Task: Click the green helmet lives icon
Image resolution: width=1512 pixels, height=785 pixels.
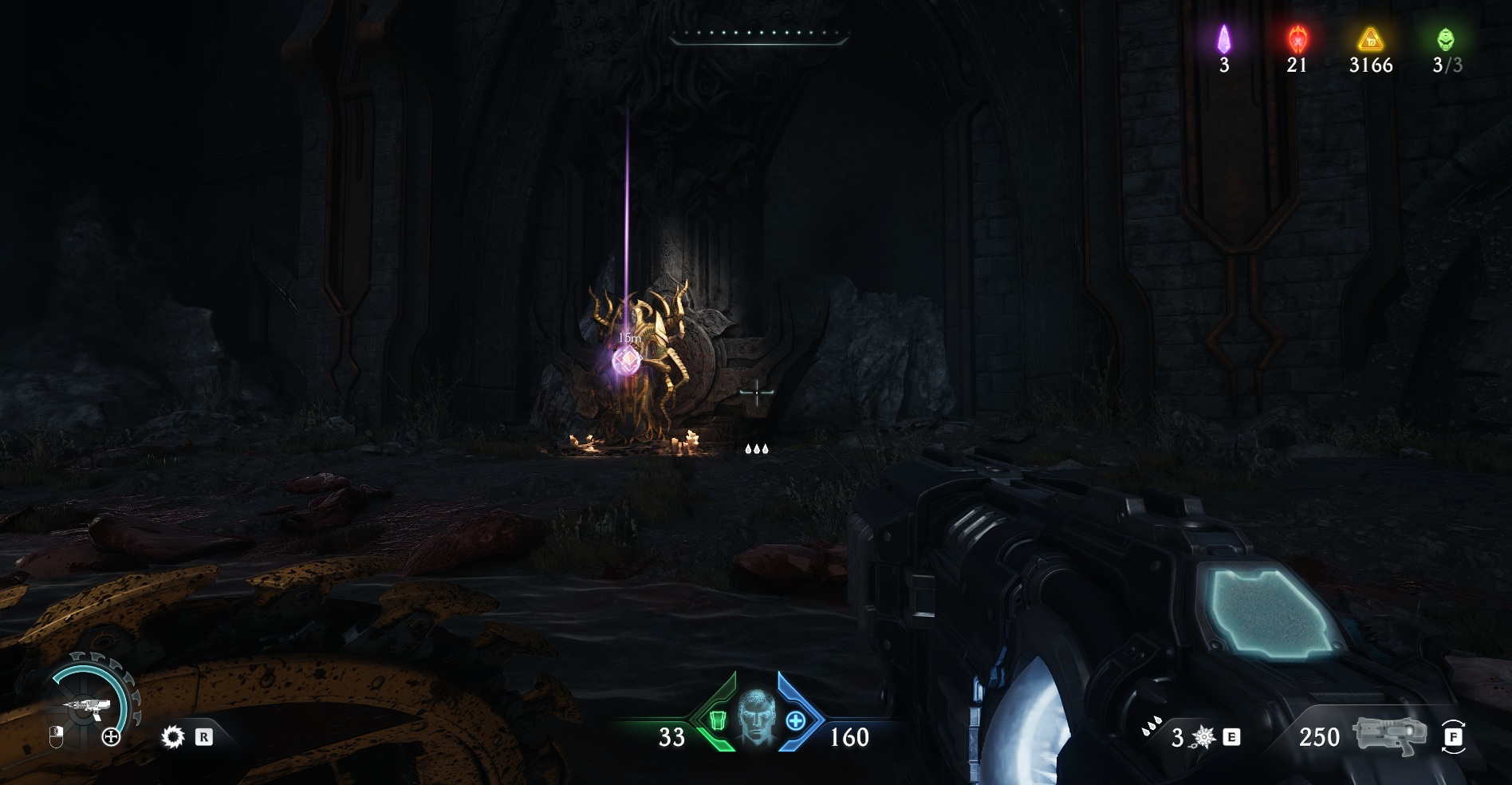Action: point(1445,37)
